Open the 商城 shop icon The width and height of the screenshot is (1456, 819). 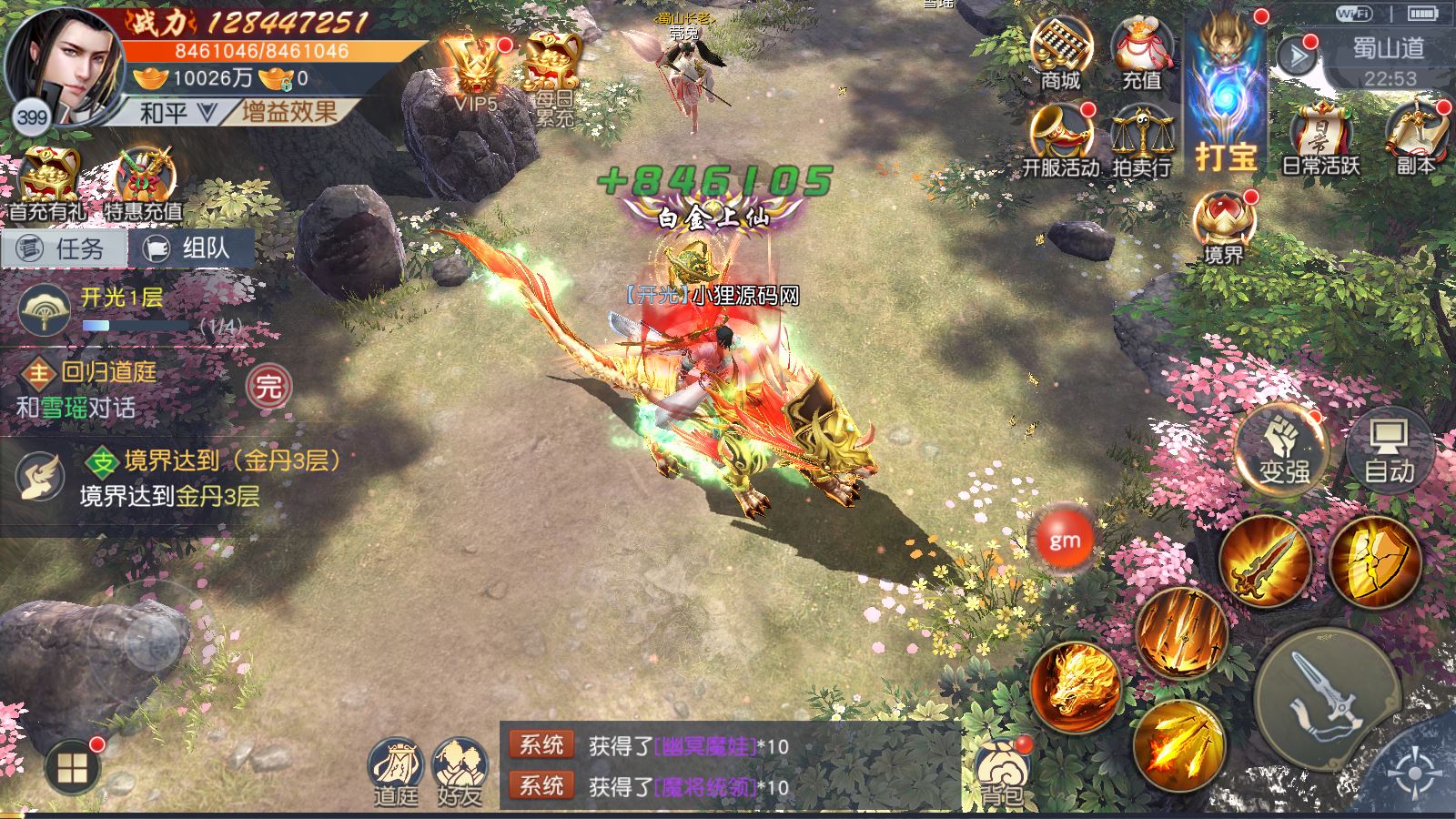[1060, 53]
